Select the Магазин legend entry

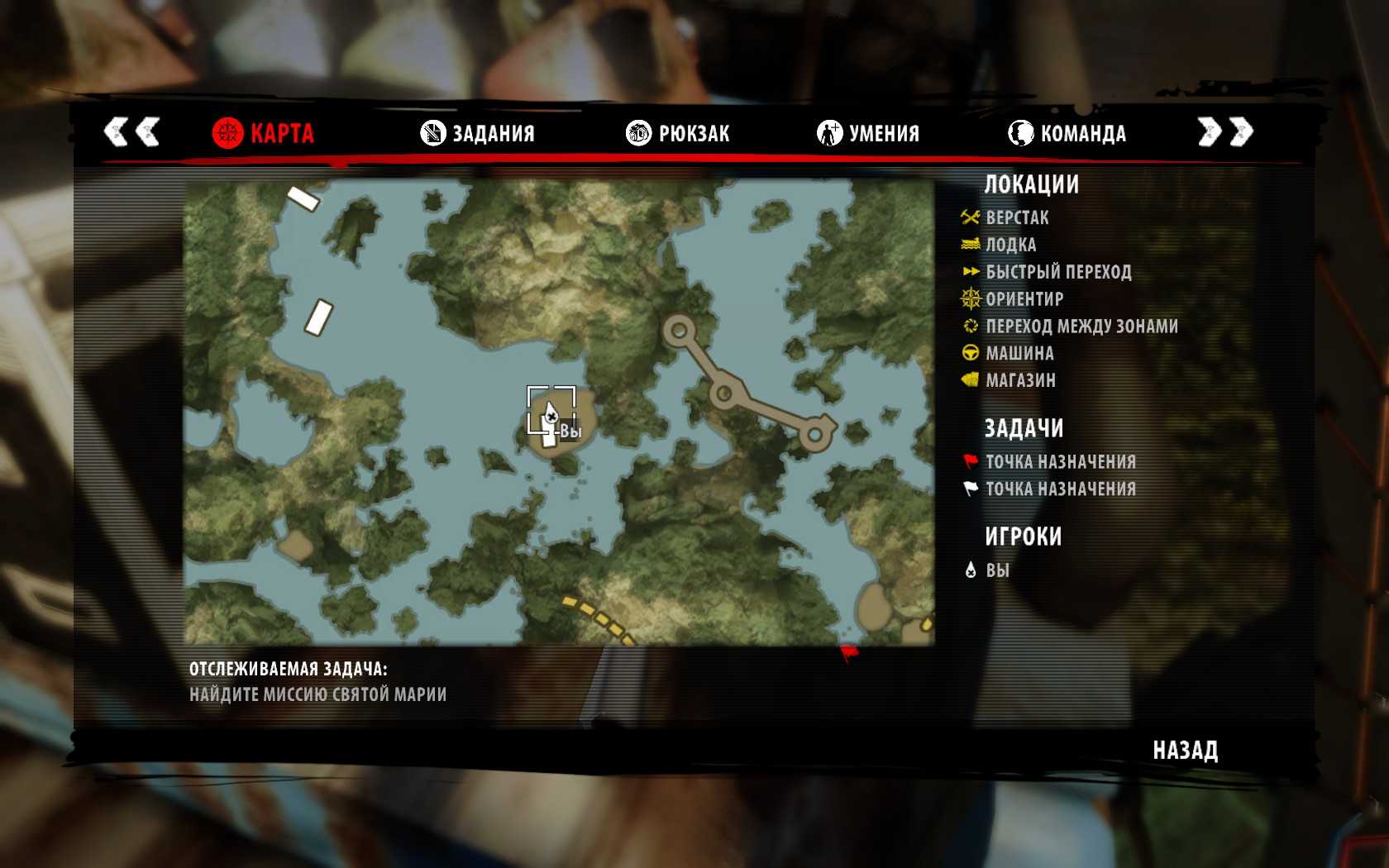(1020, 381)
